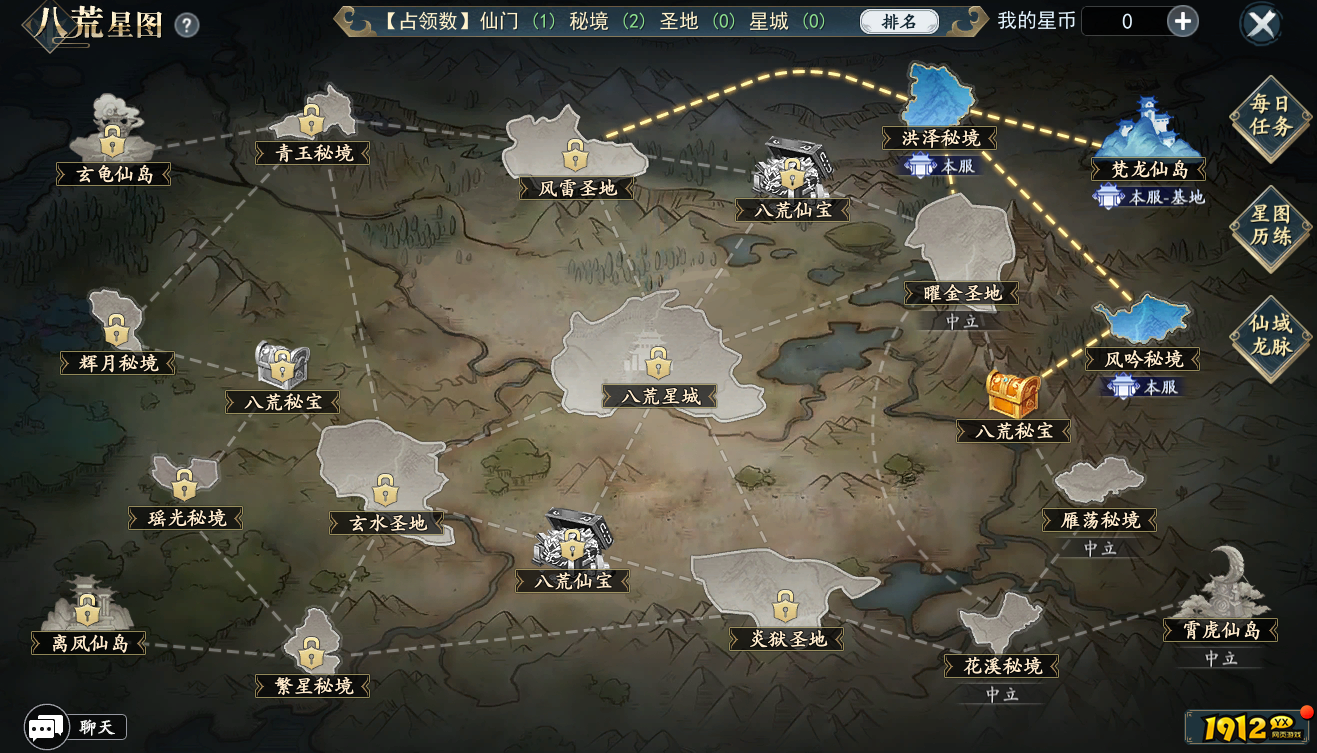Click the 排名 ranking button
This screenshot has width=1317, height=753.
[x=897, y=21]
